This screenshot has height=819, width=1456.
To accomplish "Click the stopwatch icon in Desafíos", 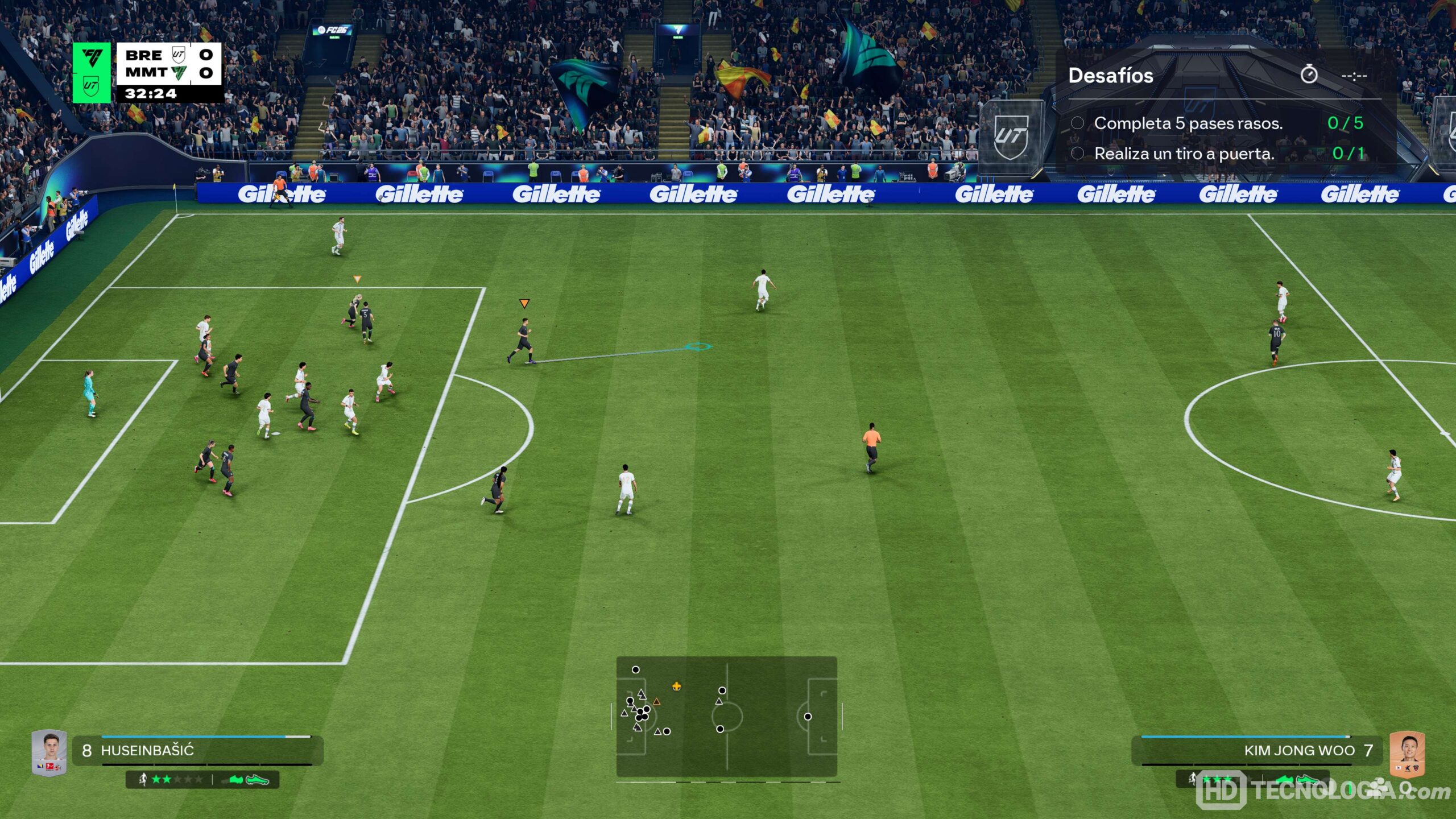I will point(1309,75).
